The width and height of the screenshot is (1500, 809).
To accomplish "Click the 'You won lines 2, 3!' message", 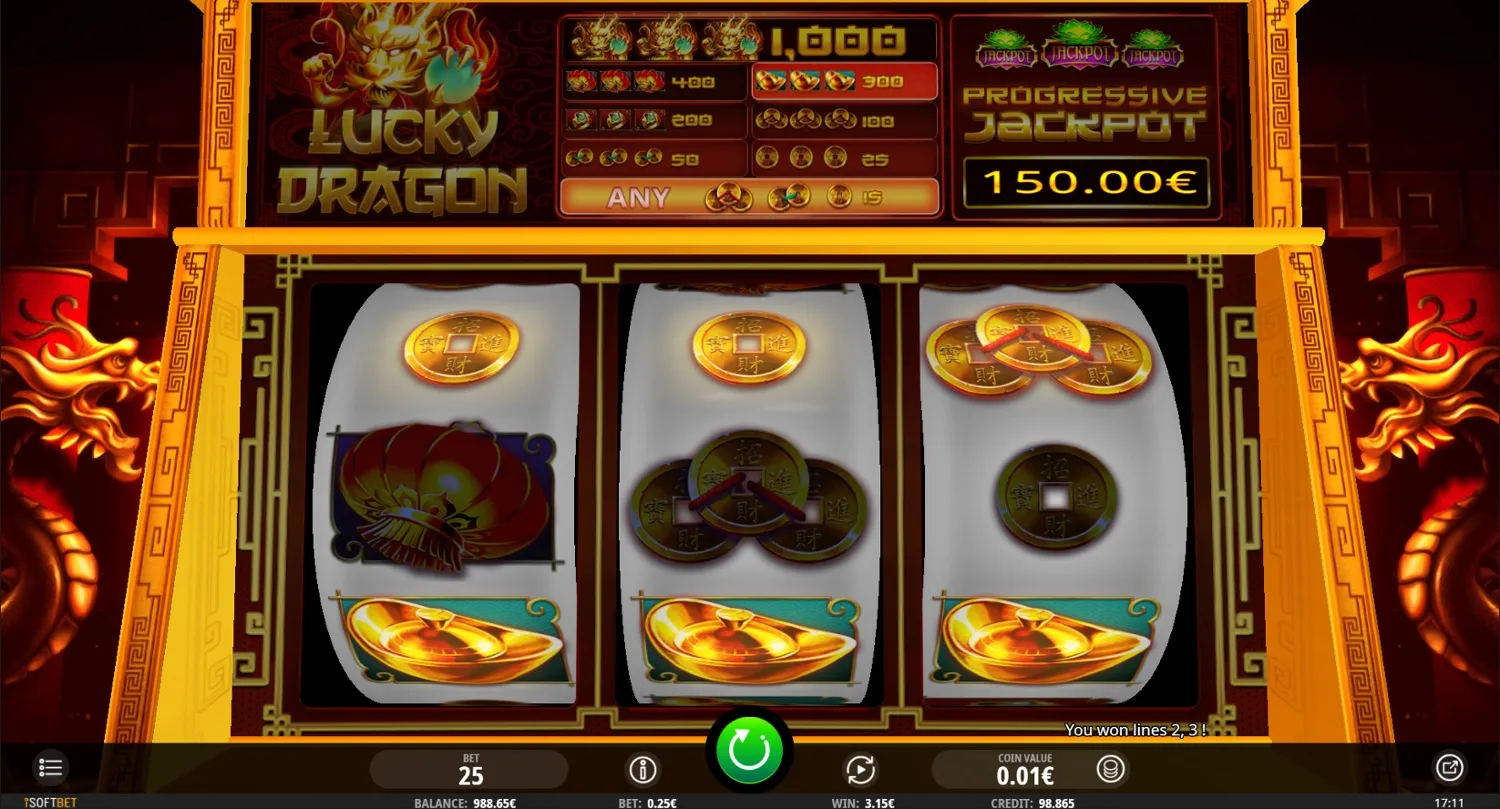I will coord(1136,730).
